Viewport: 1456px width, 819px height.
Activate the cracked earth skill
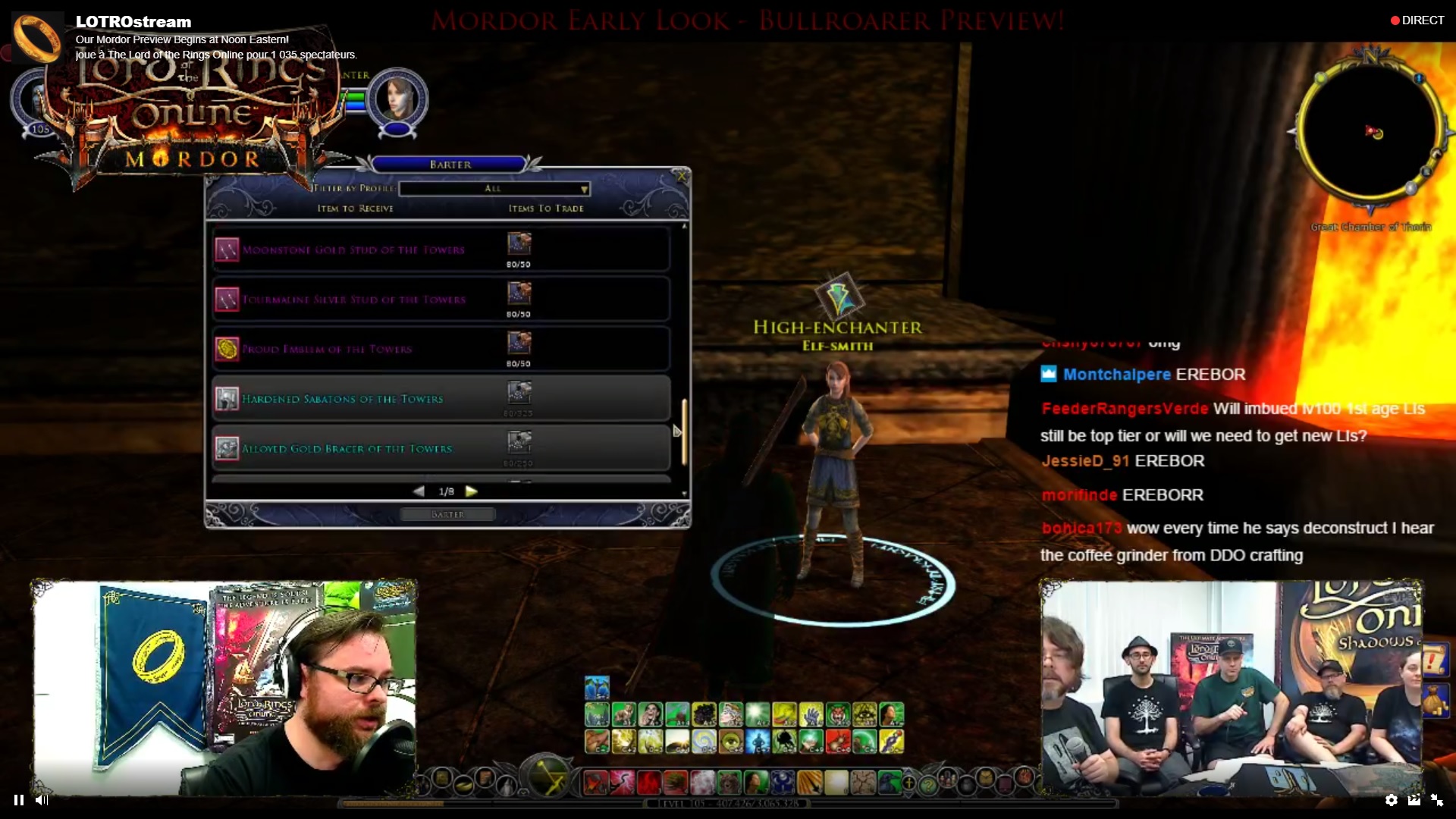pyautogui.click(x=862, y=781)
